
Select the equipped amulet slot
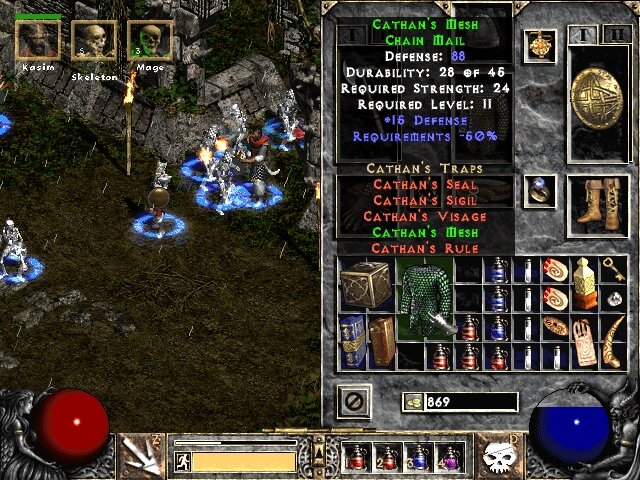[x=541, y=44]
